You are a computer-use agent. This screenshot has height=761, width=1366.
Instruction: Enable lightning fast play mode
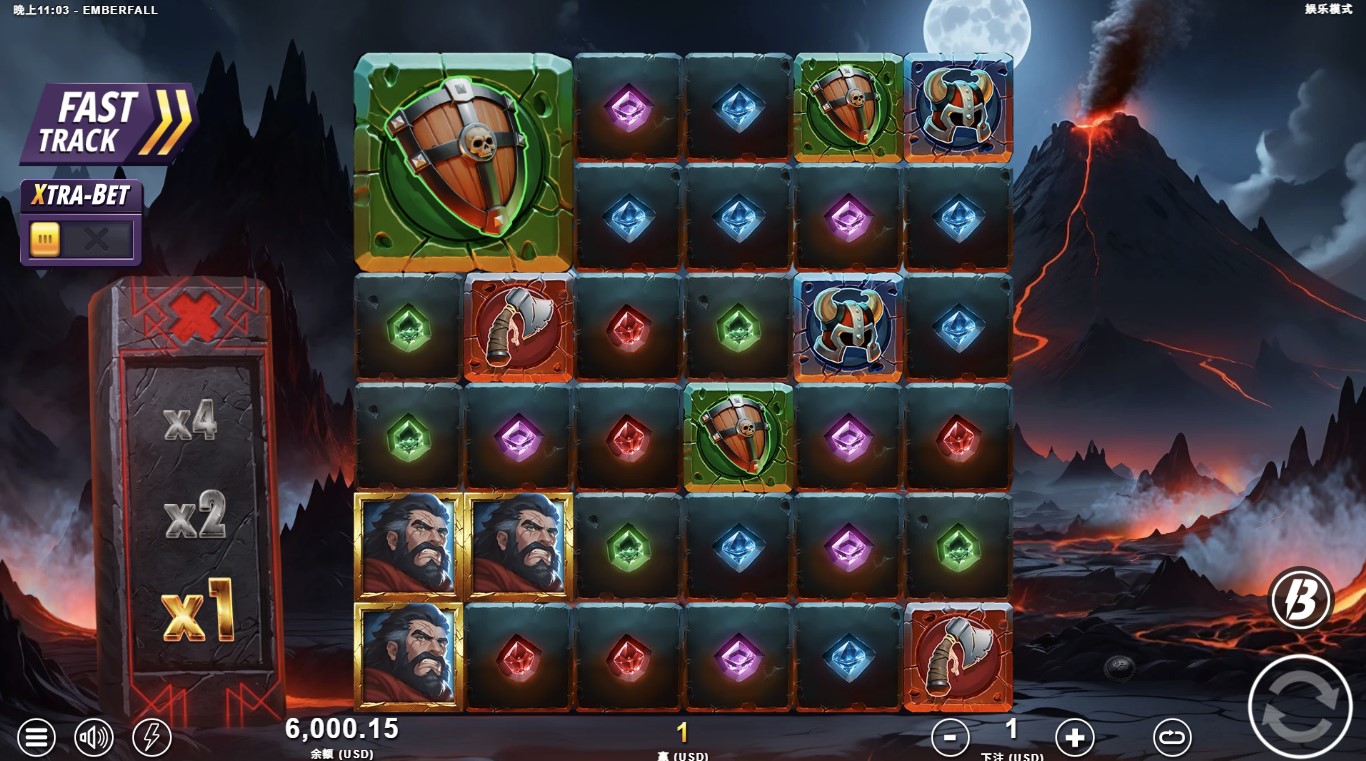tap(152, 737)
